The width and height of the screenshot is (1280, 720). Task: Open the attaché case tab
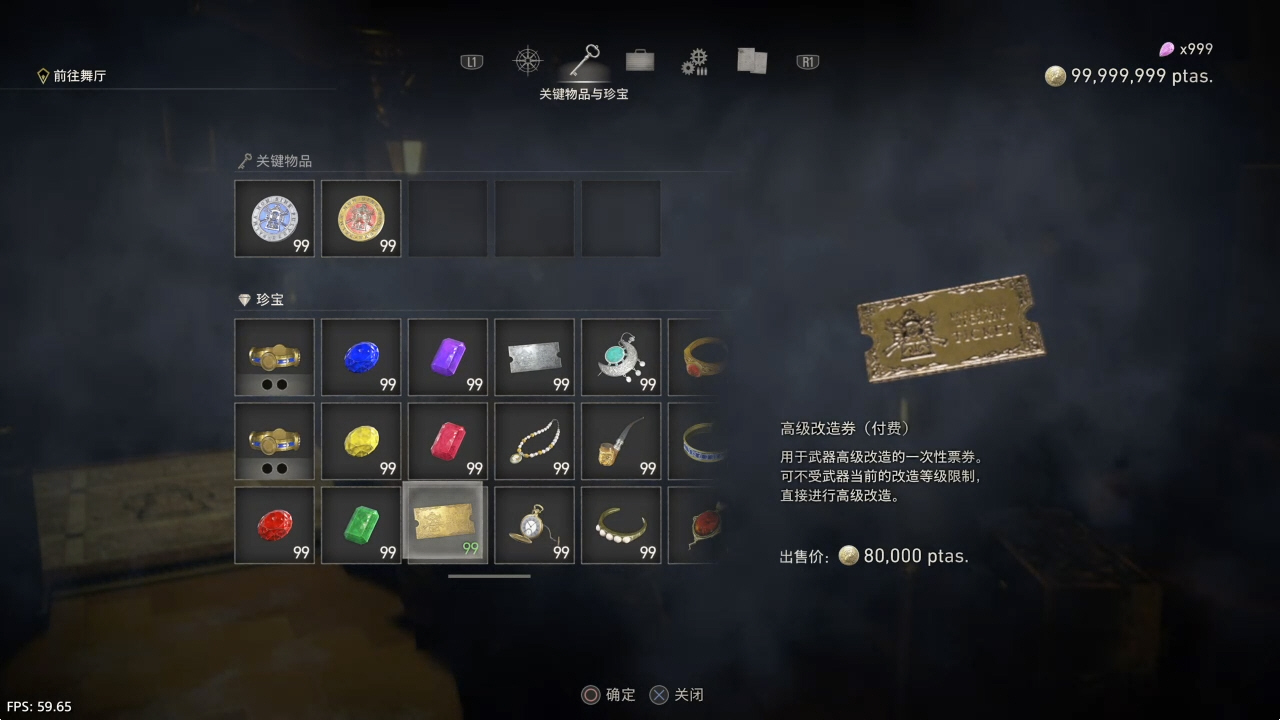(640, 61)
